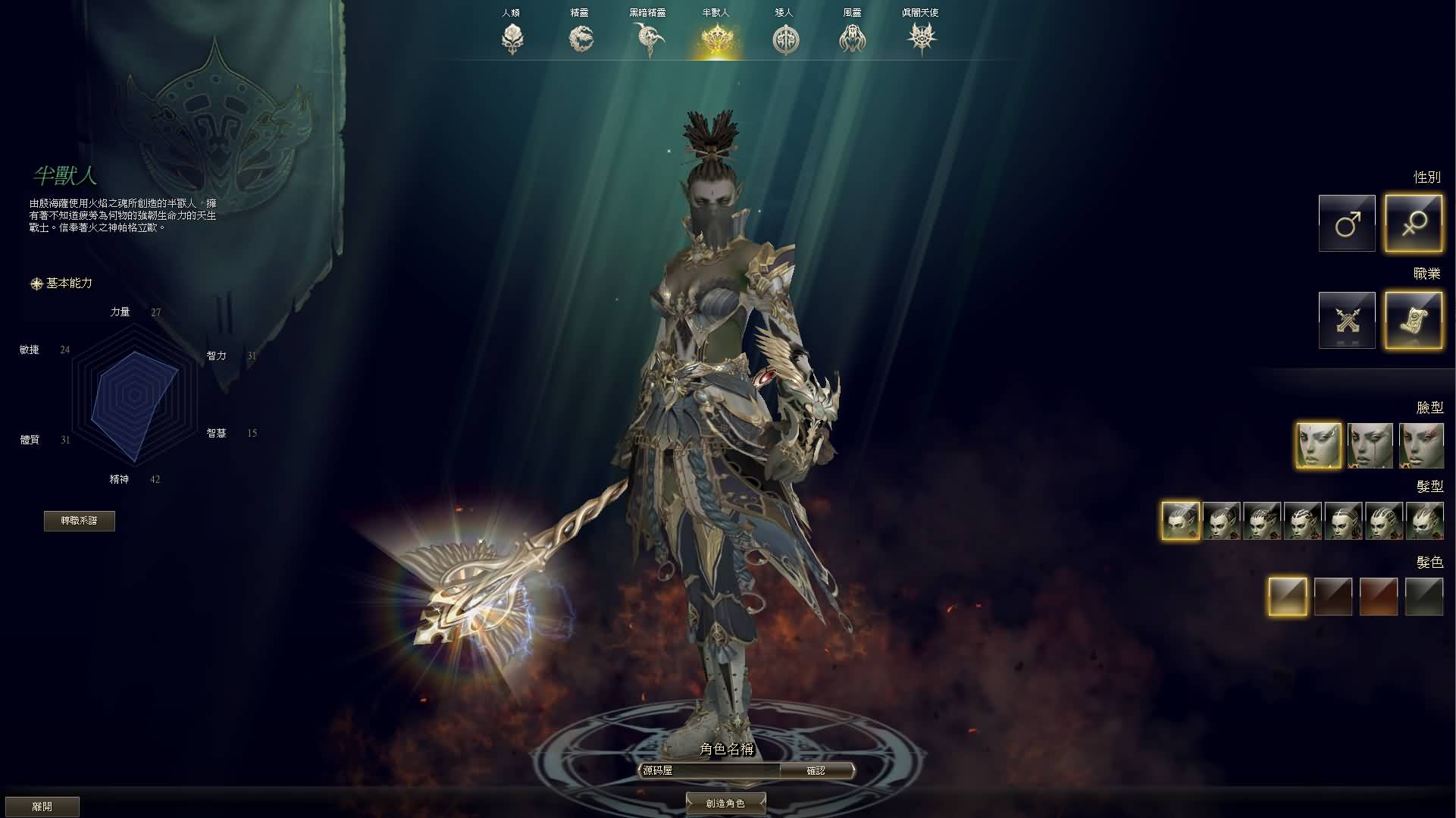Select the 精靈 (Elf) race icon
The width and height of the screenshot is (1456, 818).
tap(581, 38)
